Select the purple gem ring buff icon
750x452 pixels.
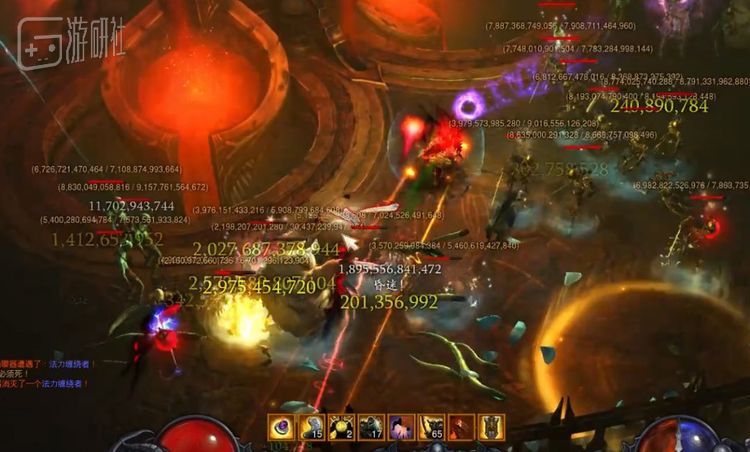point(281,427)
